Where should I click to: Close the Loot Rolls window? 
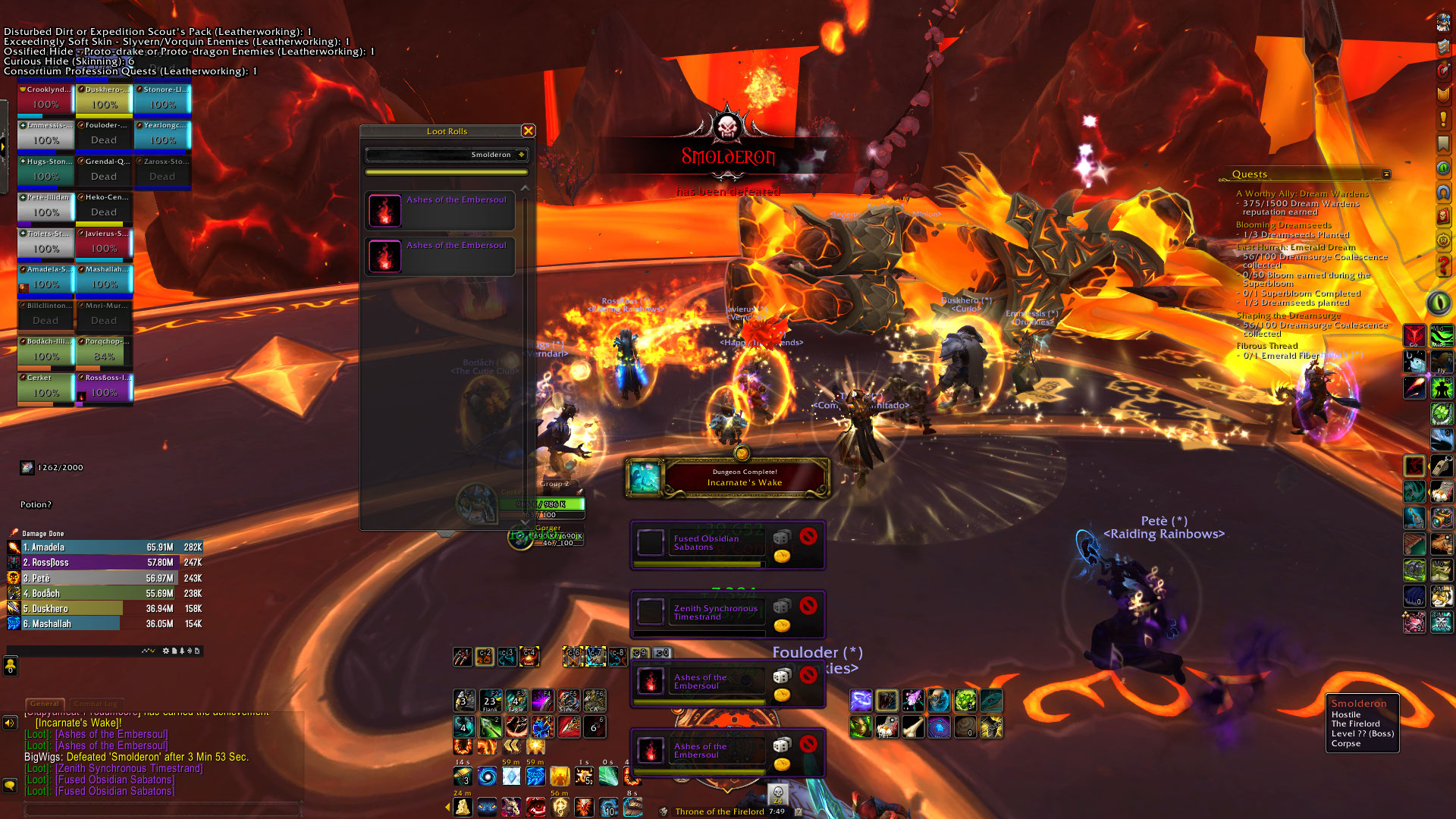[x=529, y=131]
